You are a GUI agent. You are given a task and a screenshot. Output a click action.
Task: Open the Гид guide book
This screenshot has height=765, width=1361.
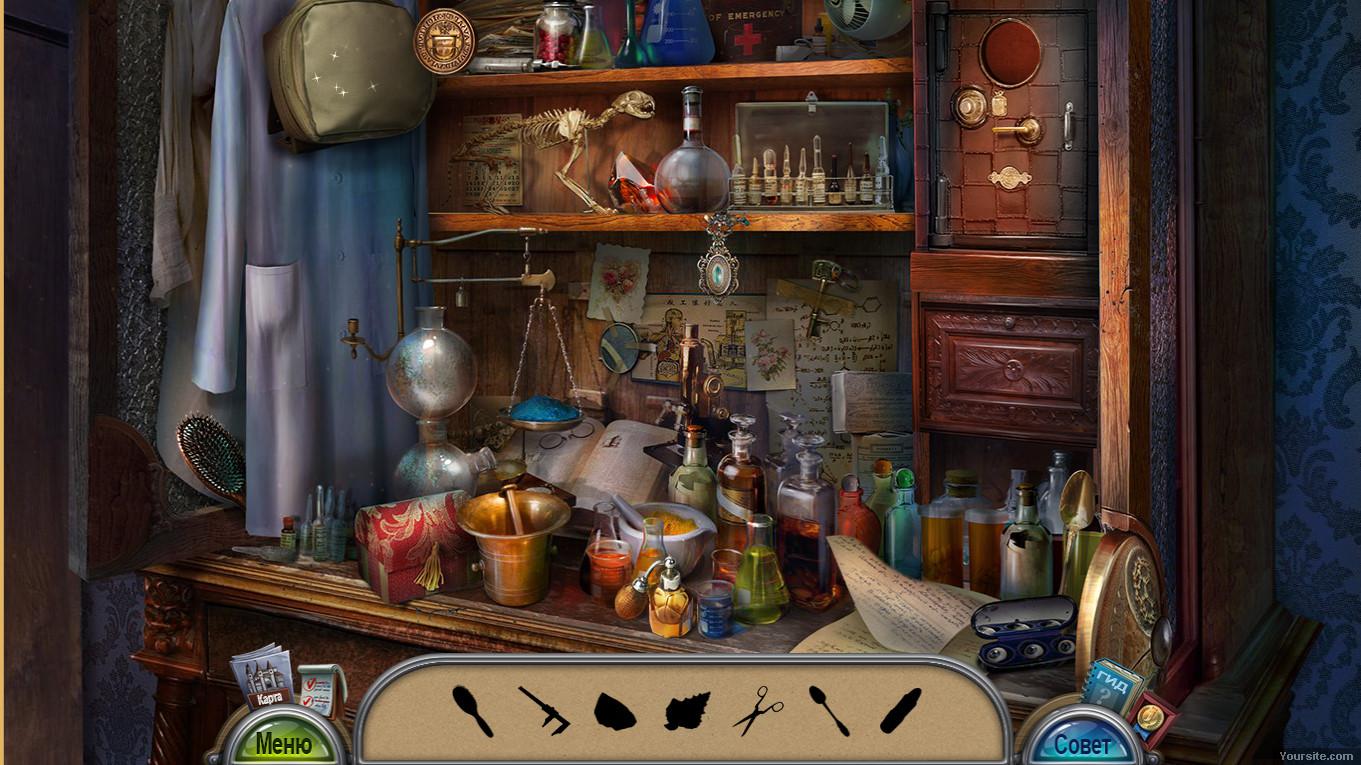point(1110,686)
